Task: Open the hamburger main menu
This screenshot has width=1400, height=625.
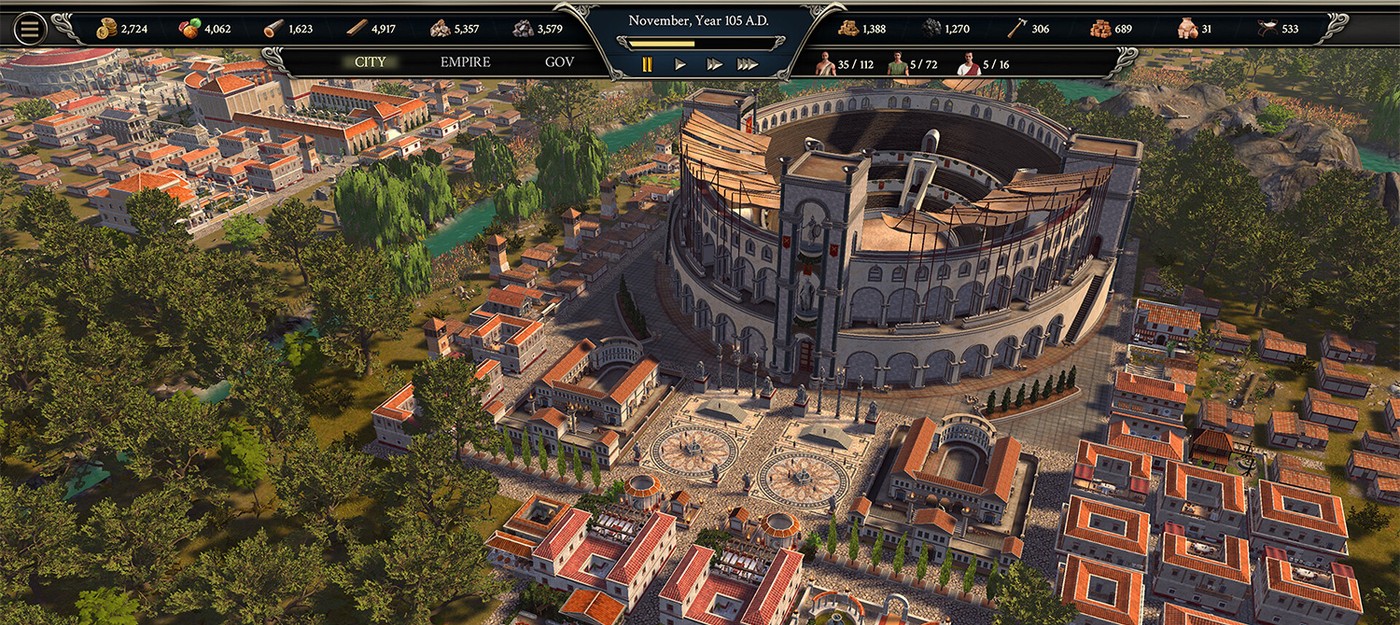Action: click(30, 29)
